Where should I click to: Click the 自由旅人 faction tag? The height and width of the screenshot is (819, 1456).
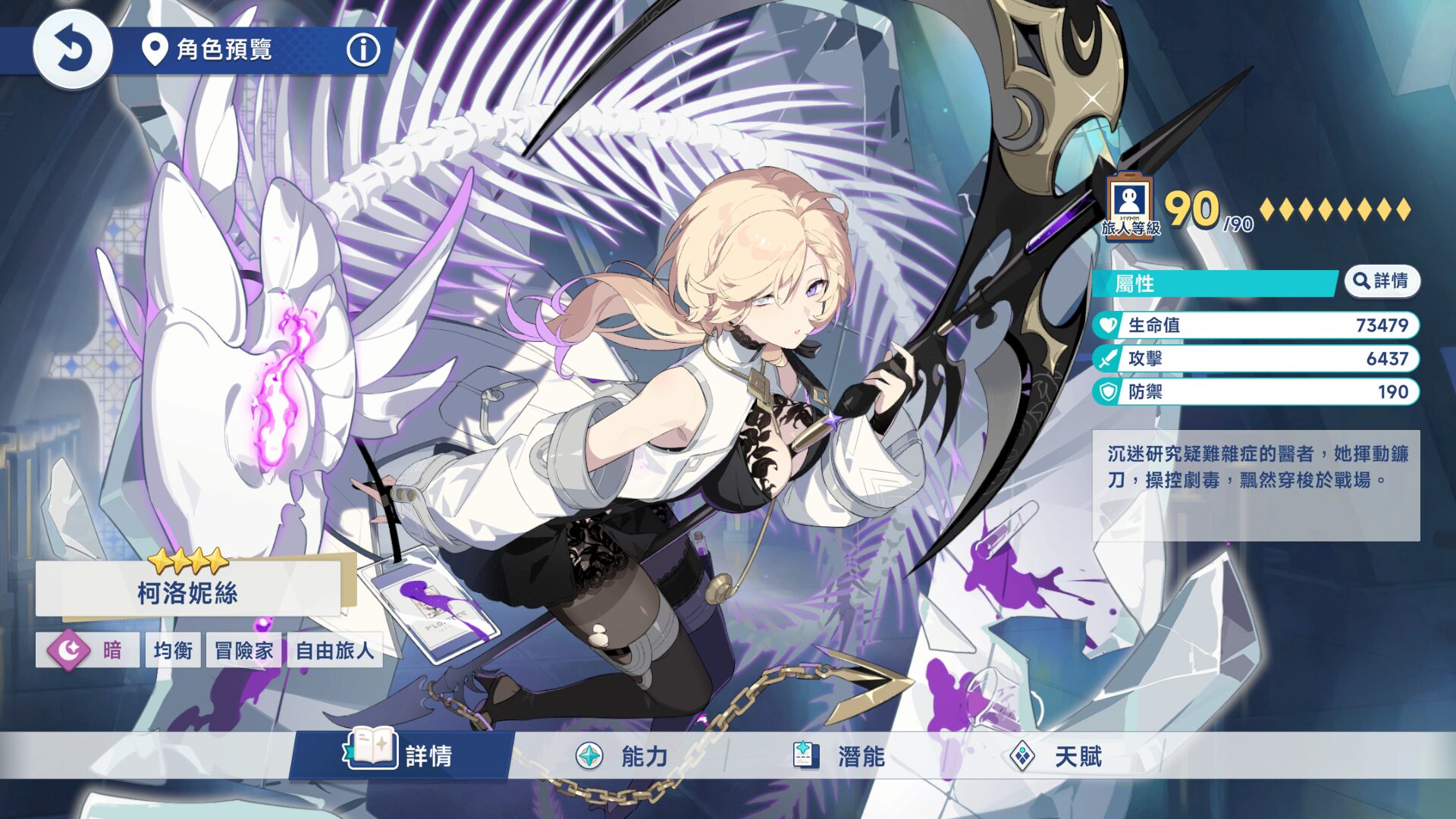pos(334,650)
